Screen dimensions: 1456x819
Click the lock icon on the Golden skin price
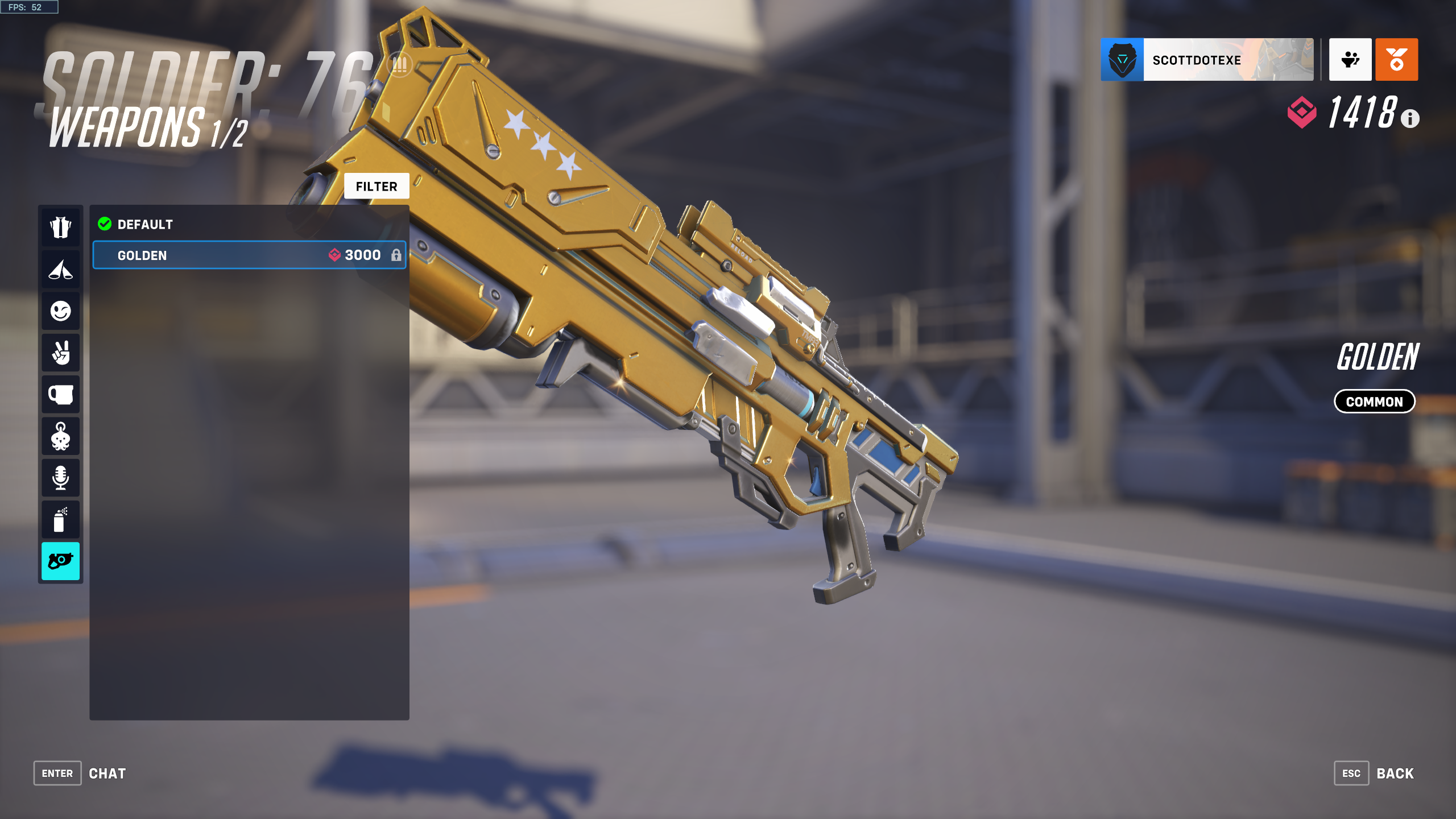(x=399, y=255)
